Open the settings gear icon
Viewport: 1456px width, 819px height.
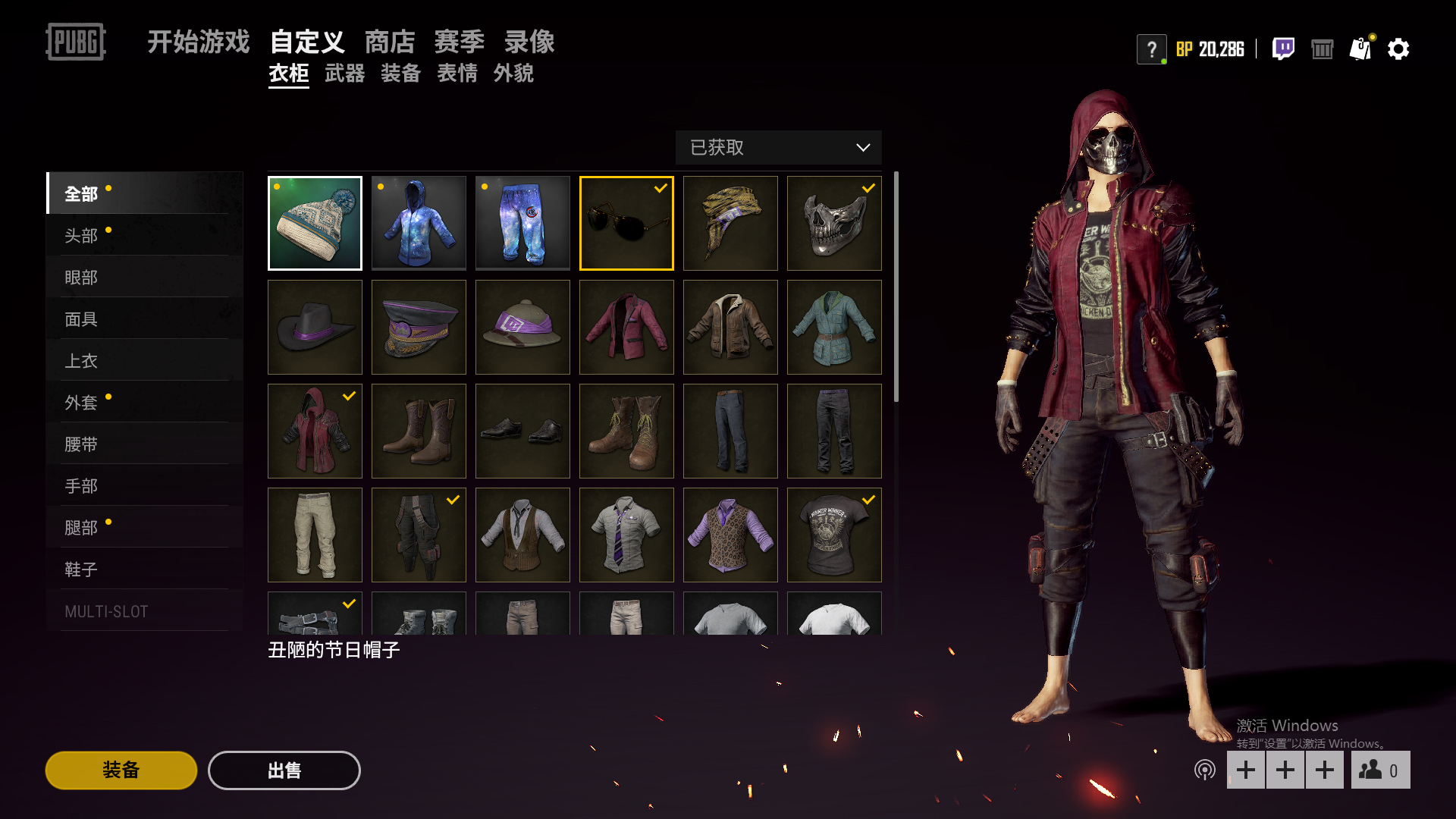pyautogui.click(x=1398, y=49)
